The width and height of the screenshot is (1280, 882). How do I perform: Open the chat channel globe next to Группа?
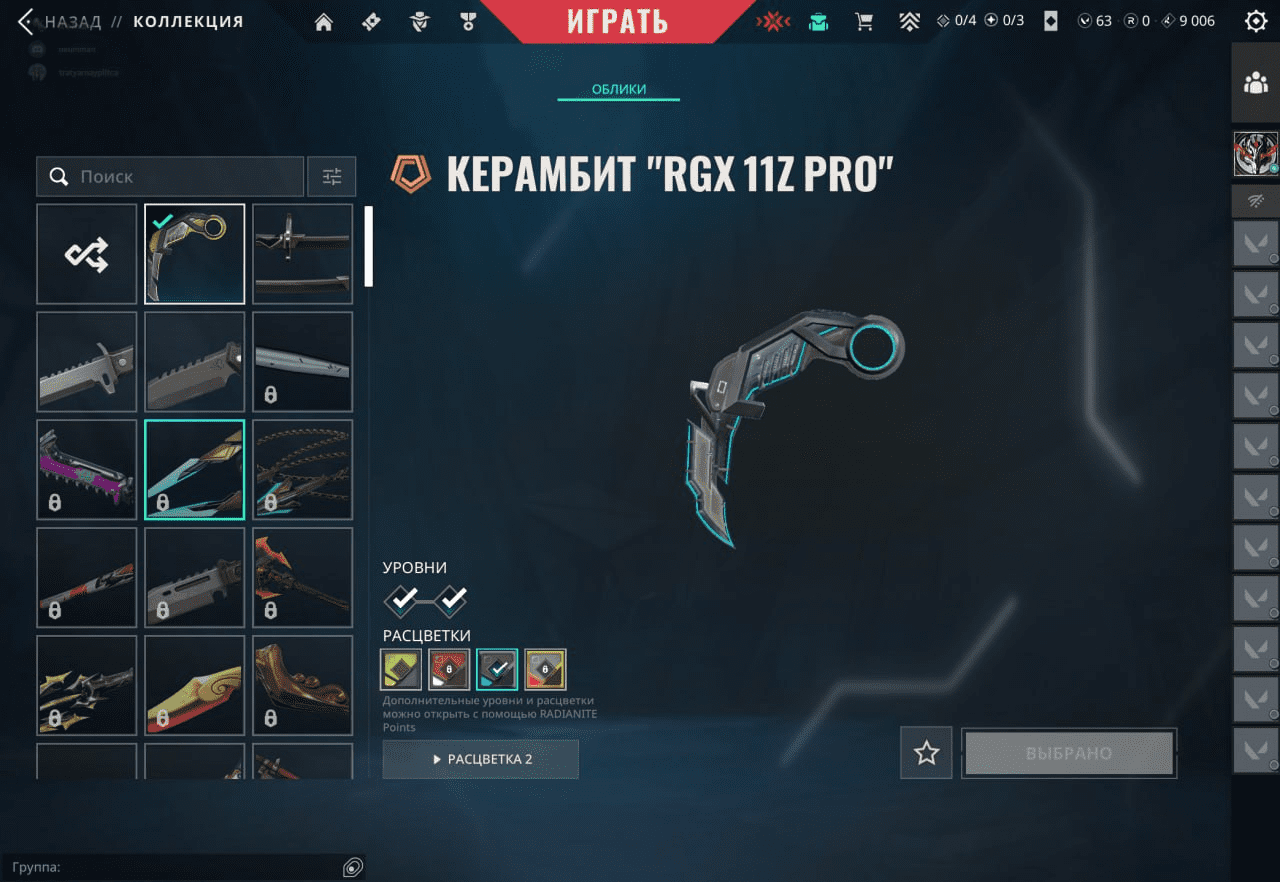(352, 867)
